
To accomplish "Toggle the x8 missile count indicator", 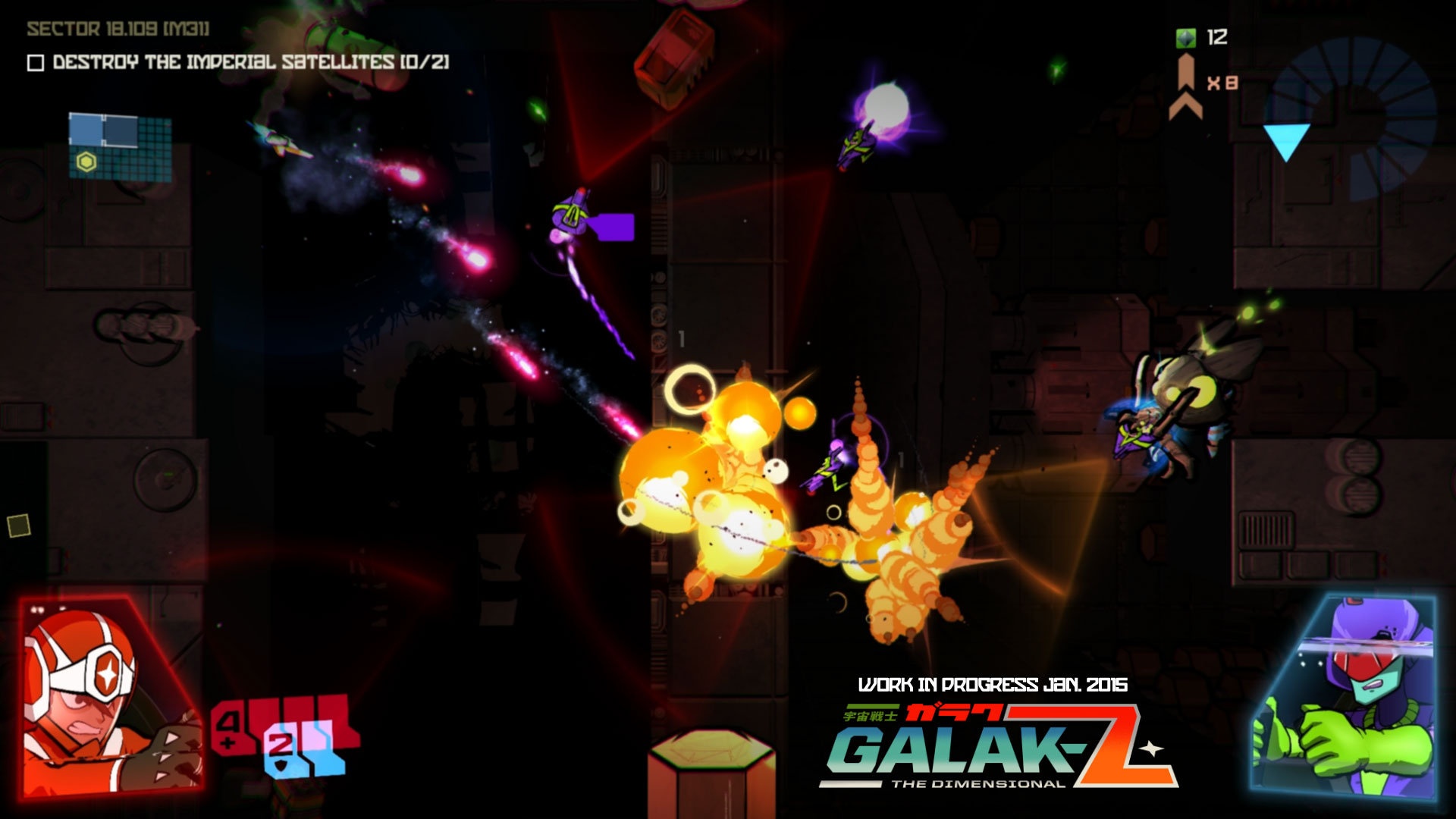I will click(x=1225, y=83).
